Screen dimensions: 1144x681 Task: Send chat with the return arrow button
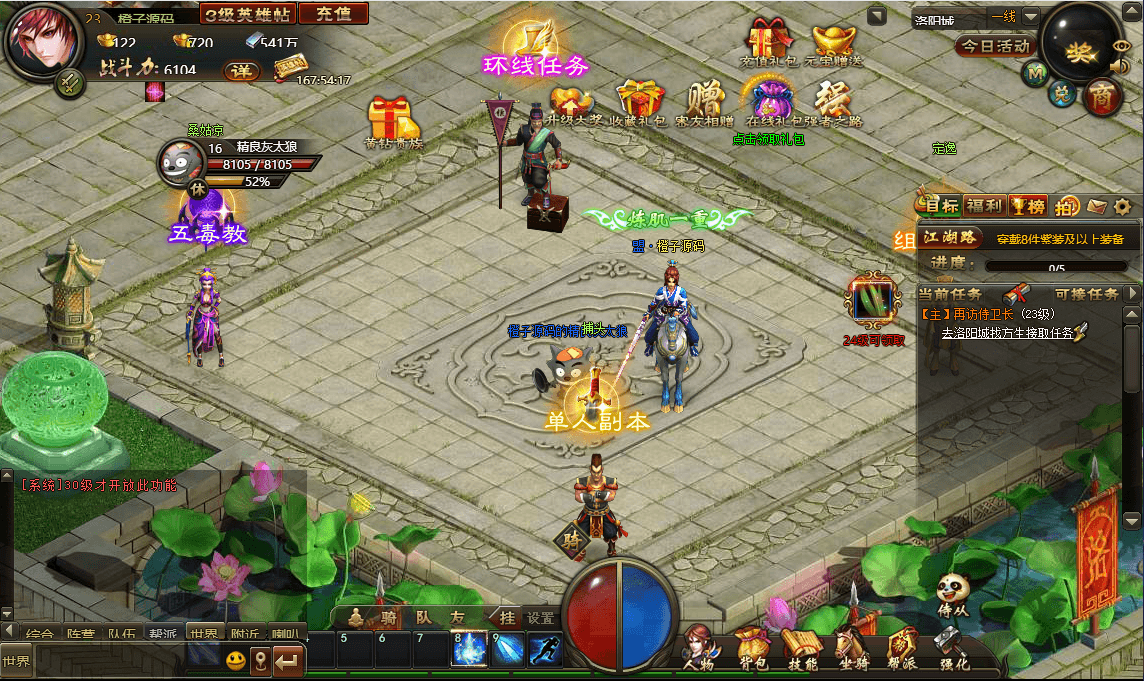coord(289,660)
